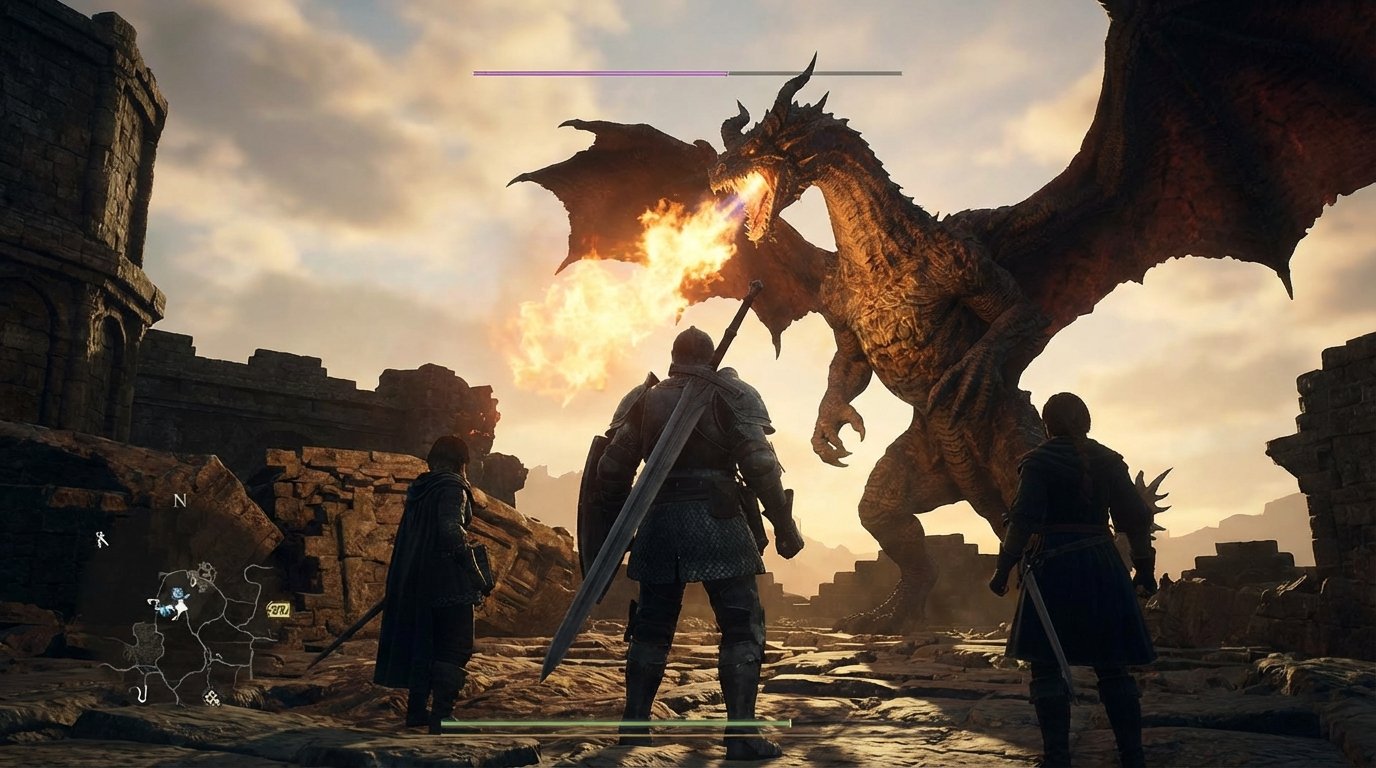Viewport: 1376px width, 768px height.
Task: Click the hook-shaped trail marker on the minimap
Action: [x=142, y=693]
